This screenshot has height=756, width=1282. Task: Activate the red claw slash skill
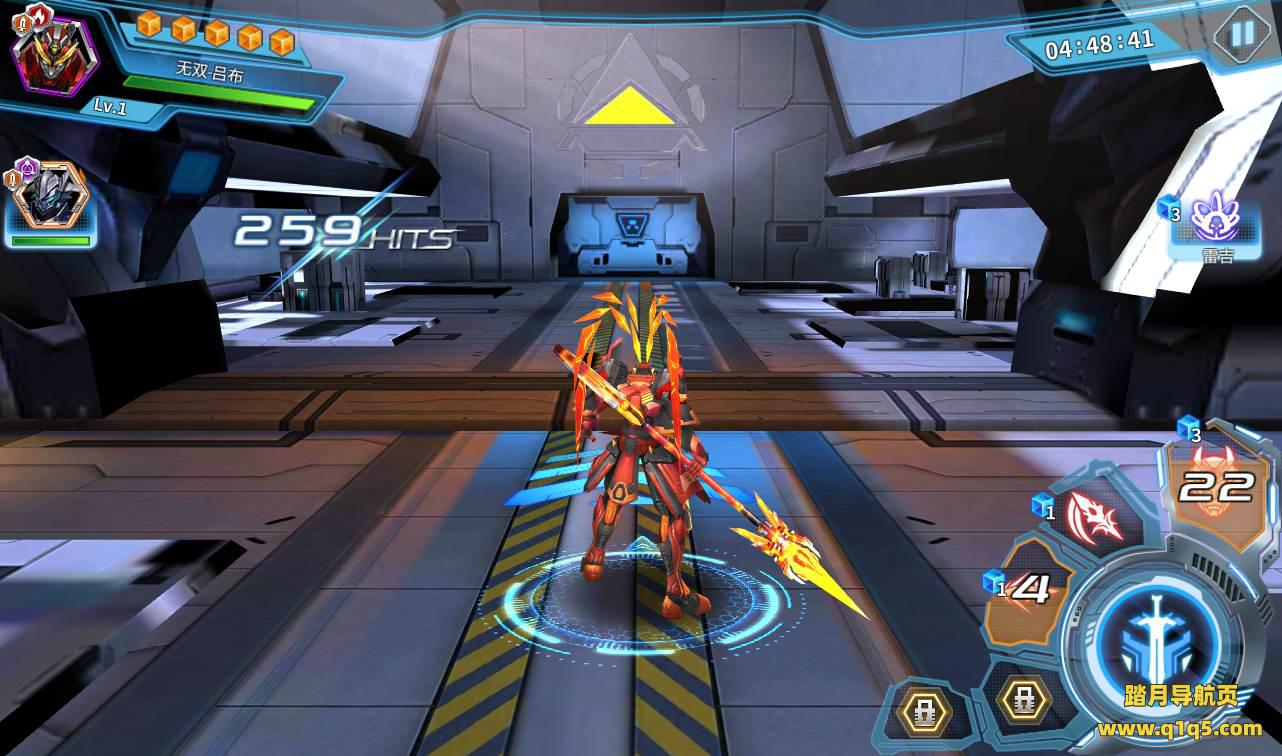[1097, 517]
